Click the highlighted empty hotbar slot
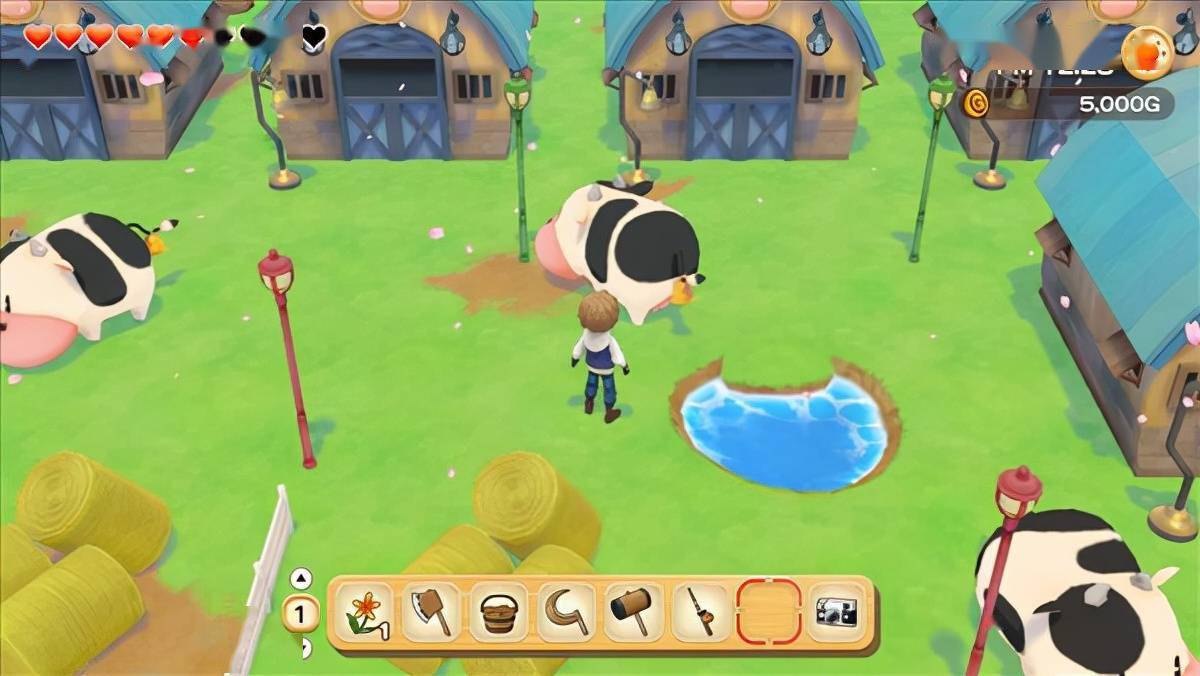This screenshot has width=1200, height=676. pos(768,612)
